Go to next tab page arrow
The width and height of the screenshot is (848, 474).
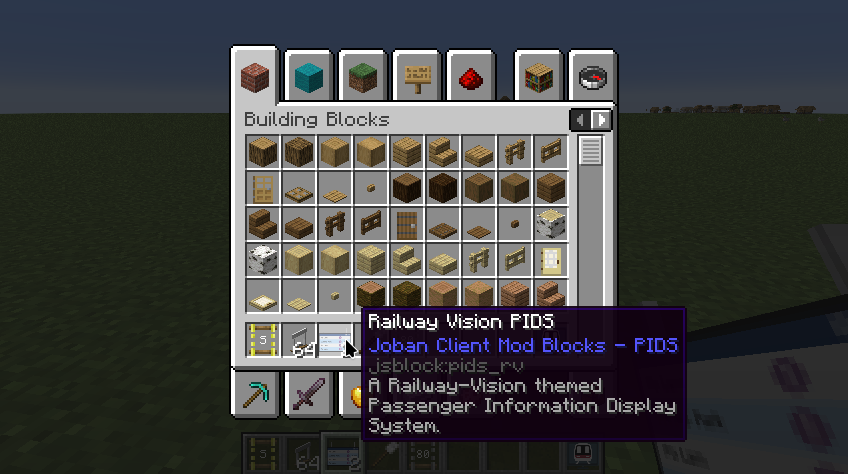[601, 120]
